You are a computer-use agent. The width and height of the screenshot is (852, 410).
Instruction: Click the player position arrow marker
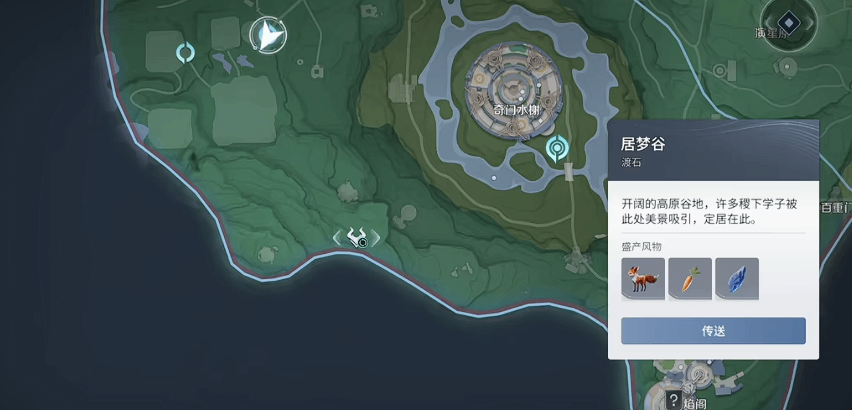267,36
